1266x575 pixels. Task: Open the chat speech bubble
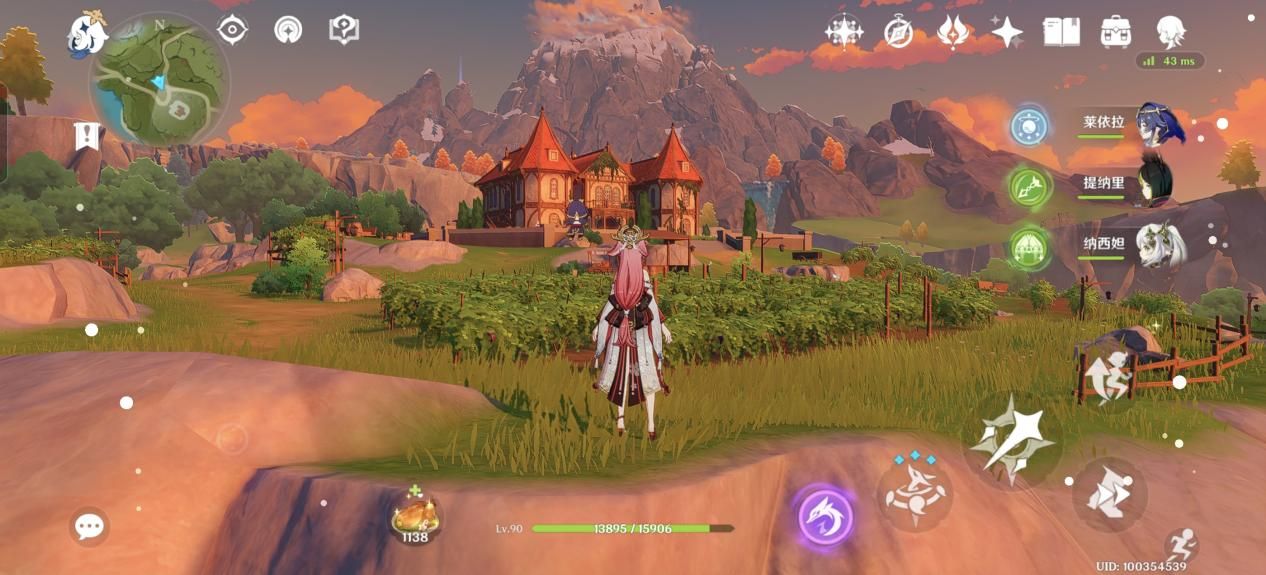tap(90, 526)
